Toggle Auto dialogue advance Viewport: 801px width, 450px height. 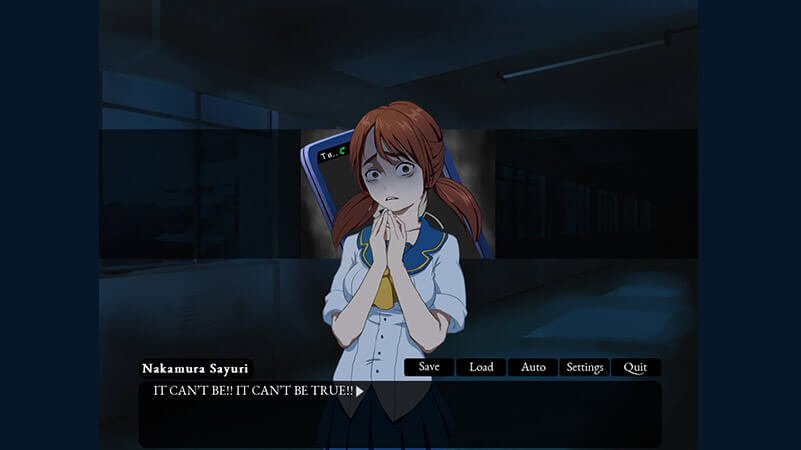pos(533,367)
